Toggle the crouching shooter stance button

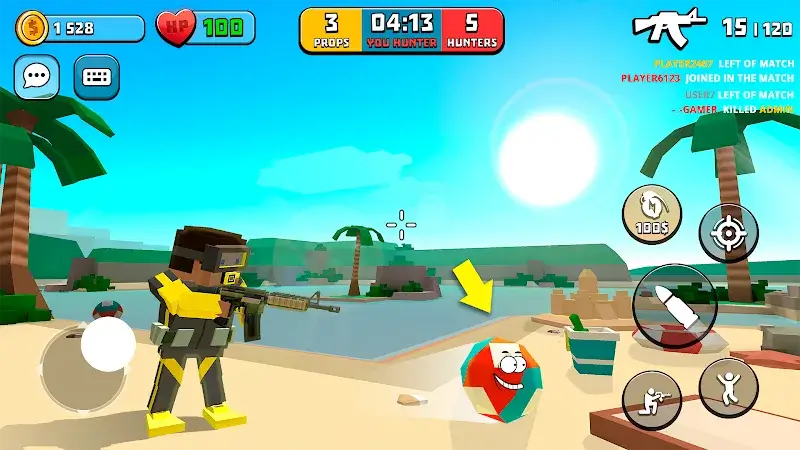click(x=652, y=398)
